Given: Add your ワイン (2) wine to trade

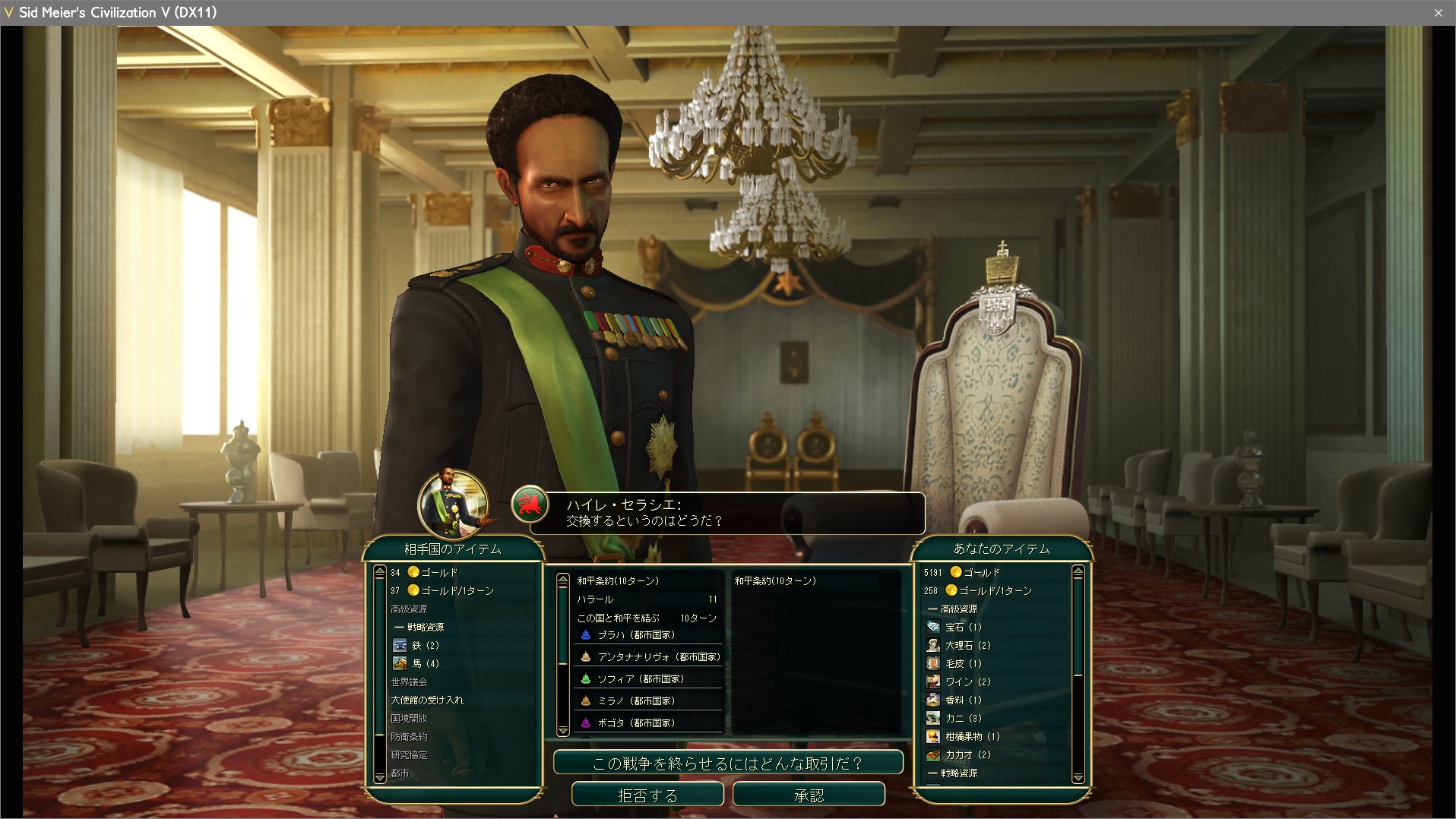Looking at the screenshot, I should pyautogui.click(x=967, y=681).
